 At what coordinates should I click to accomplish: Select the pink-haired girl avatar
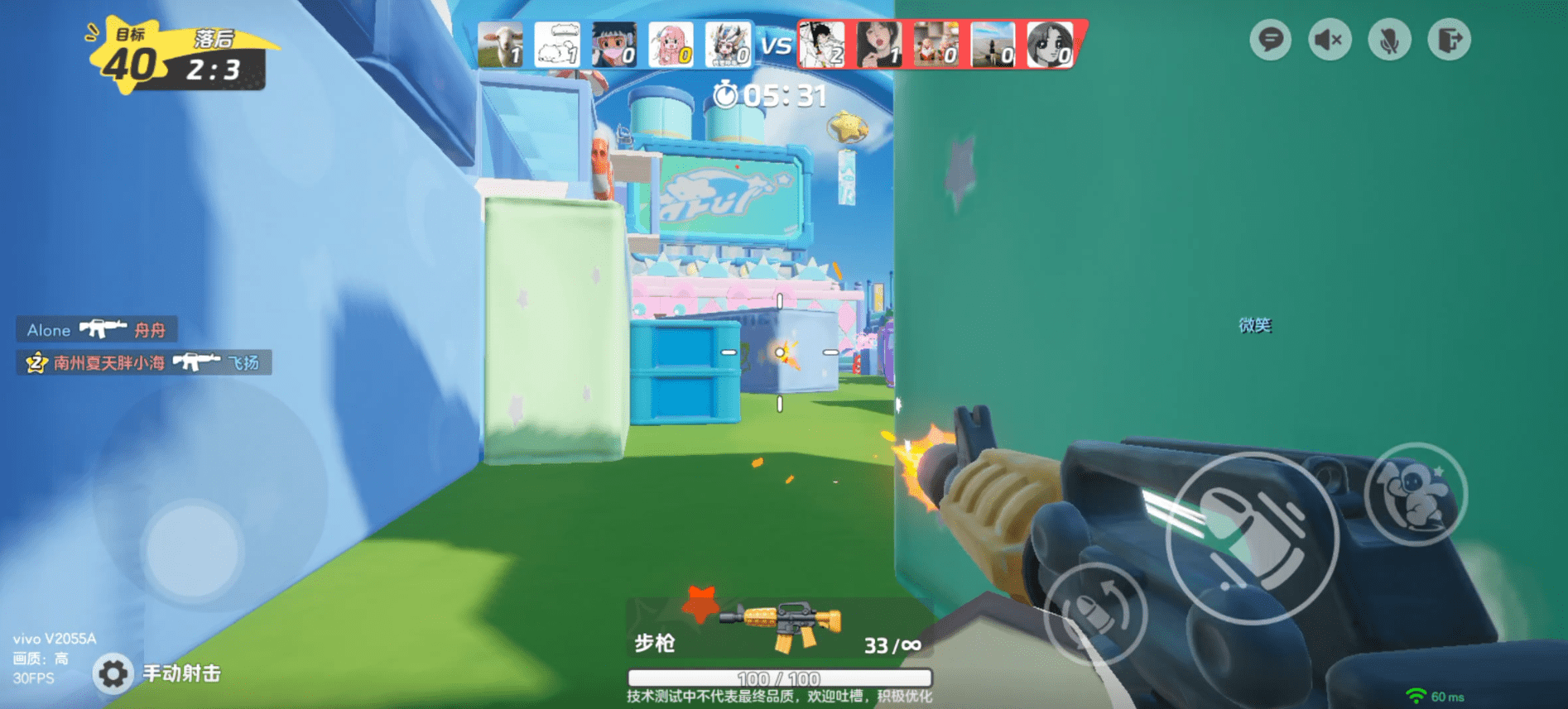tap(671, 45)
